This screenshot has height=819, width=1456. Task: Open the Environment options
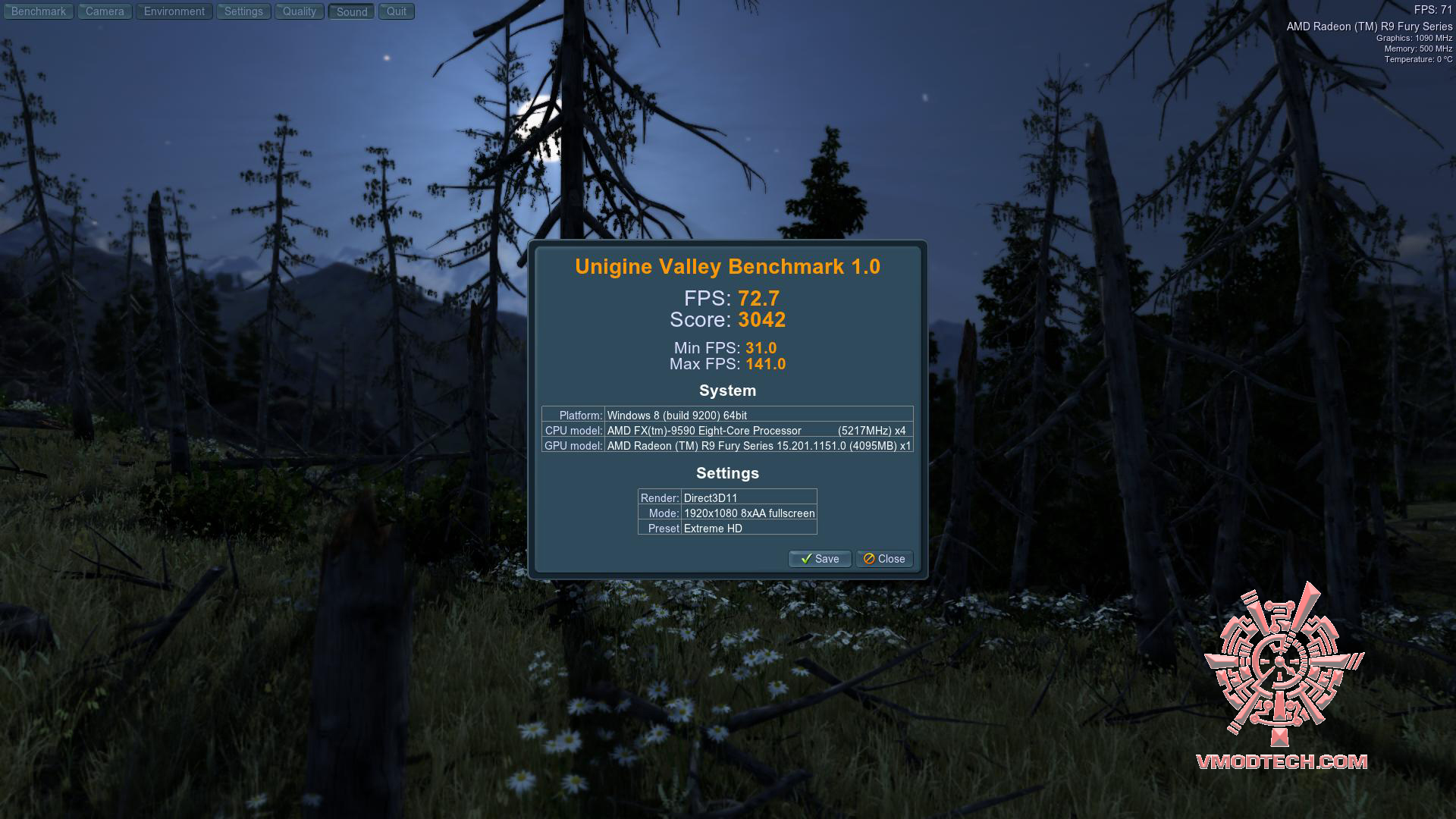174,11
